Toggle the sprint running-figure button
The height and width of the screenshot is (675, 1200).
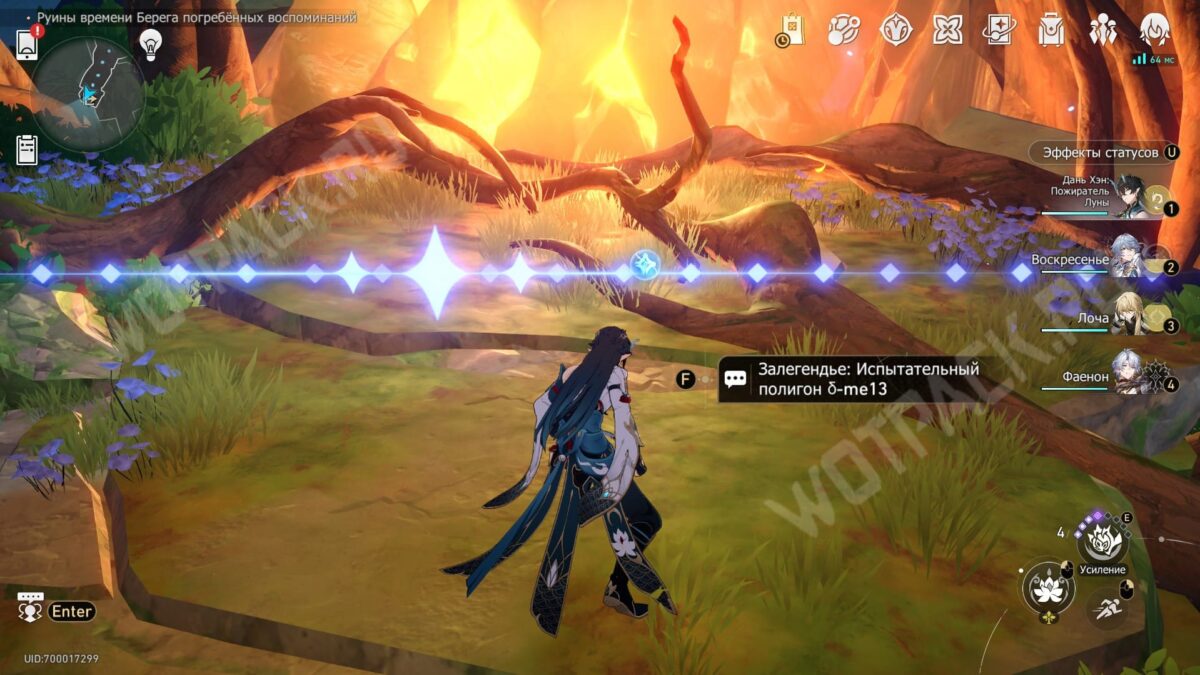[1106, 604]
